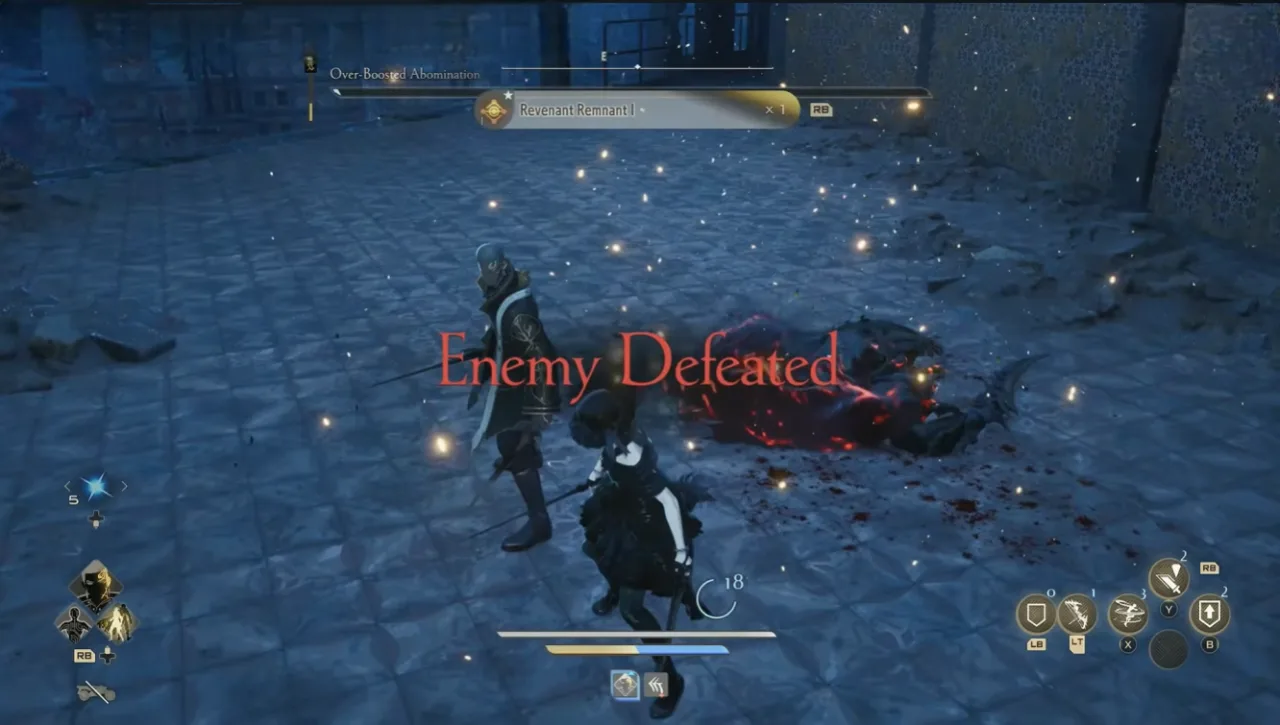Screen dimensions: 1280x725
Task: Click the Over-Boosted Abomination name label
Action: point(404,74)
